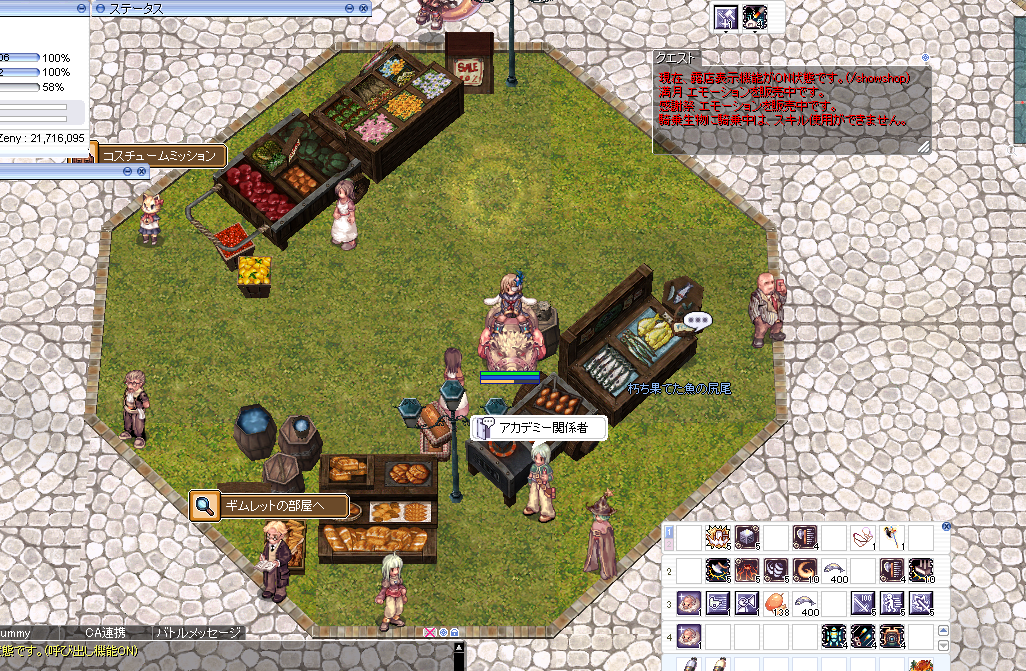Activate the orange crescent skill in row 2
The image size is (1026, 671).
pyautogui.click(x=804, y=570)
